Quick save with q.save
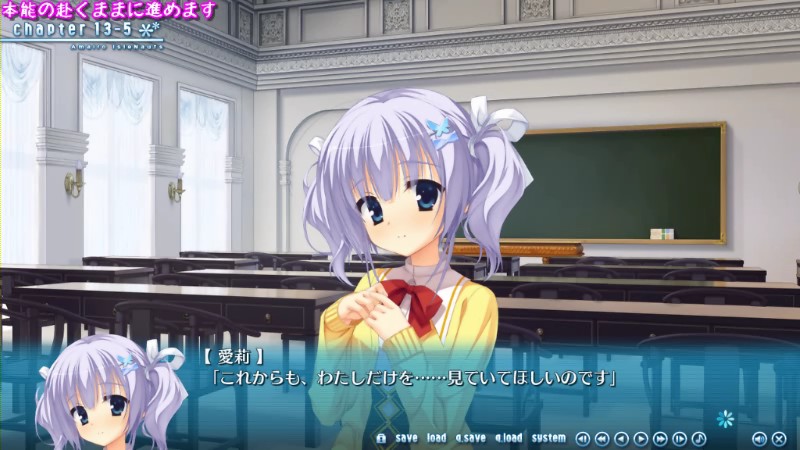 (470, 438)
